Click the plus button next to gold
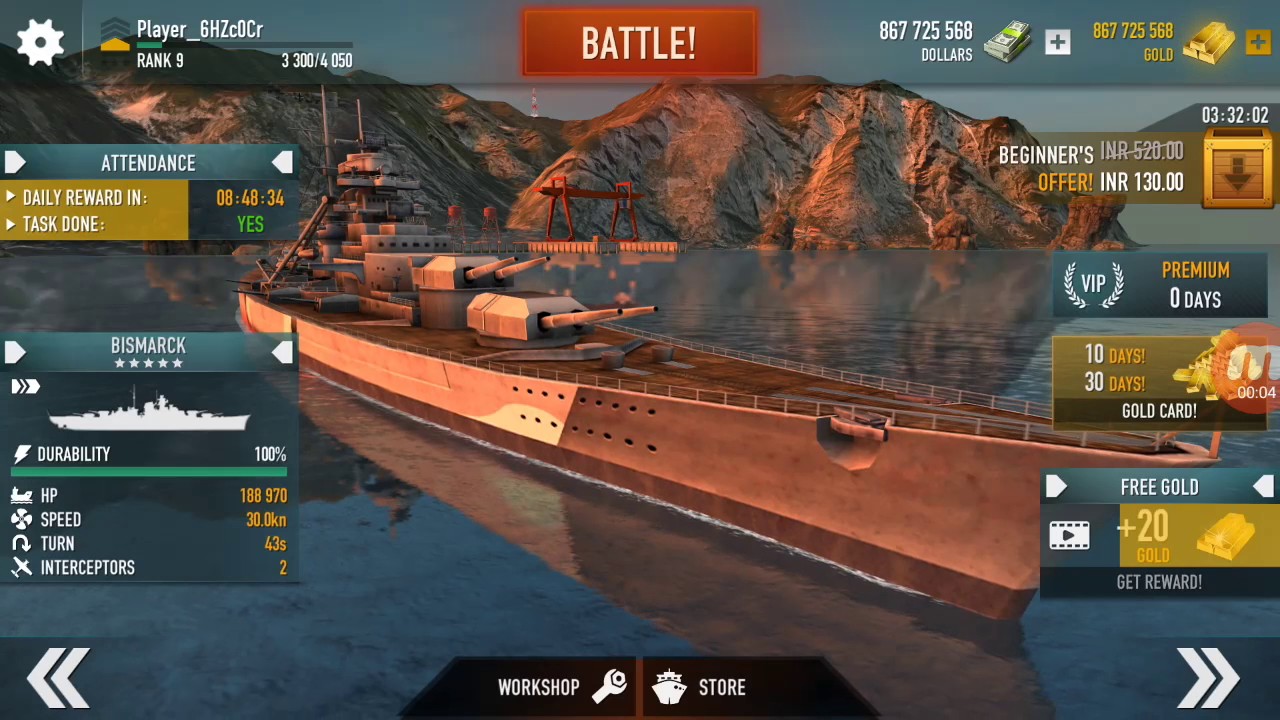Image resolution: width=1280 pixels, height=720 pixels. (1257, 42)
